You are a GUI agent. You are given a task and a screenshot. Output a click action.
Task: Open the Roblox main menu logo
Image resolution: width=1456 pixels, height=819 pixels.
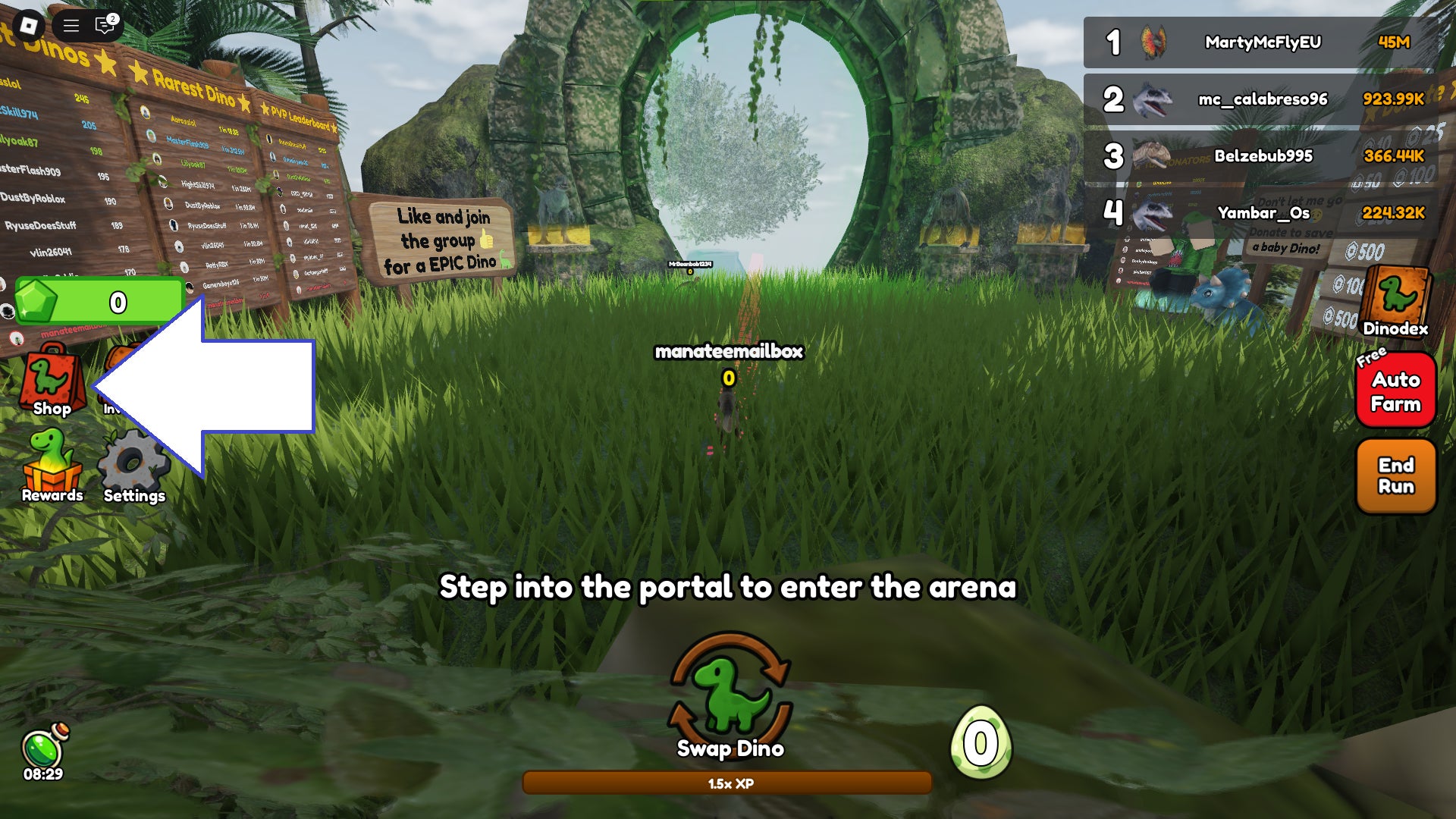pyautogui.click(x=29, y=26)
